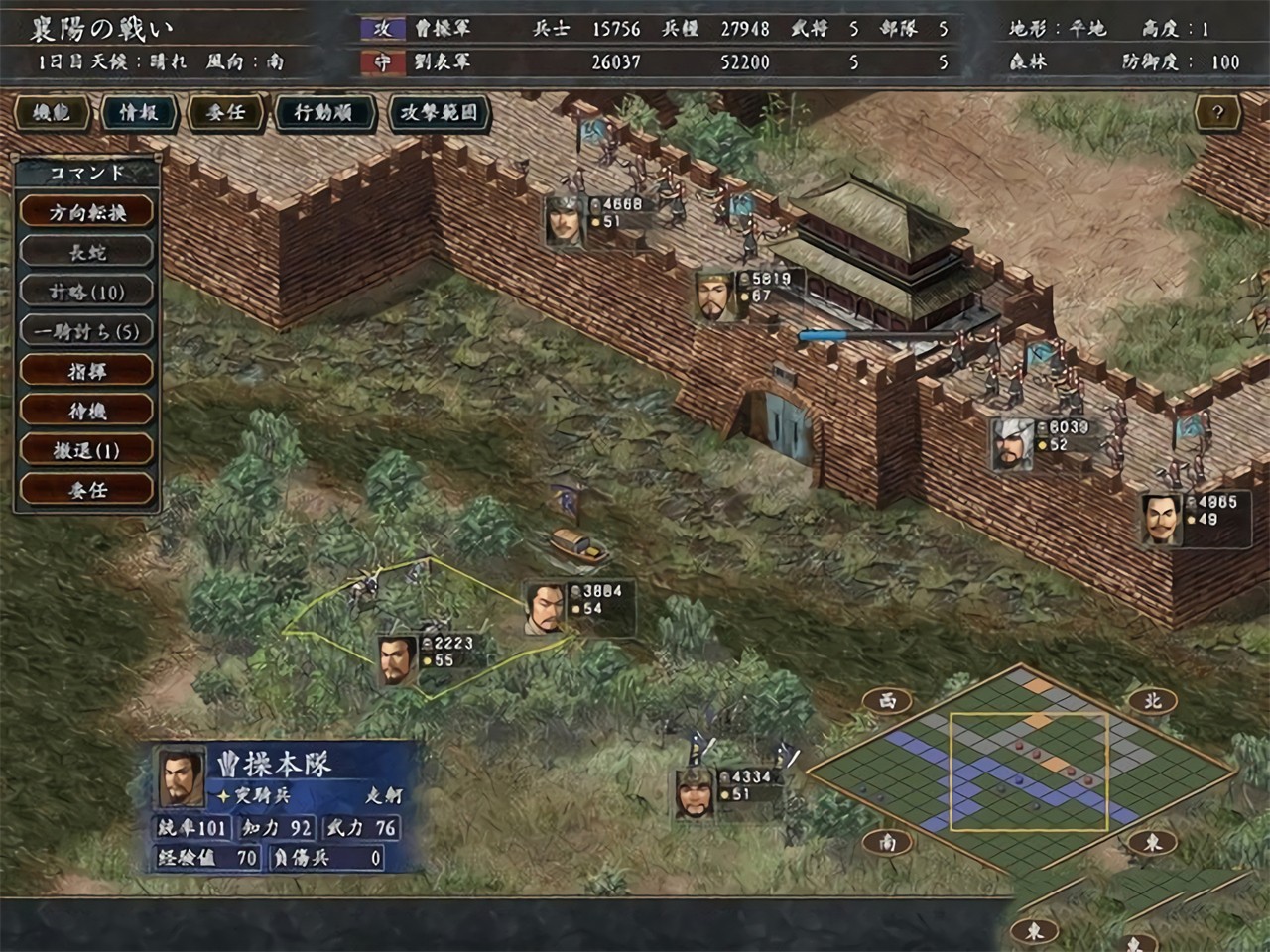
Task: Open help with the question mark button
Action: [1217, 113]
